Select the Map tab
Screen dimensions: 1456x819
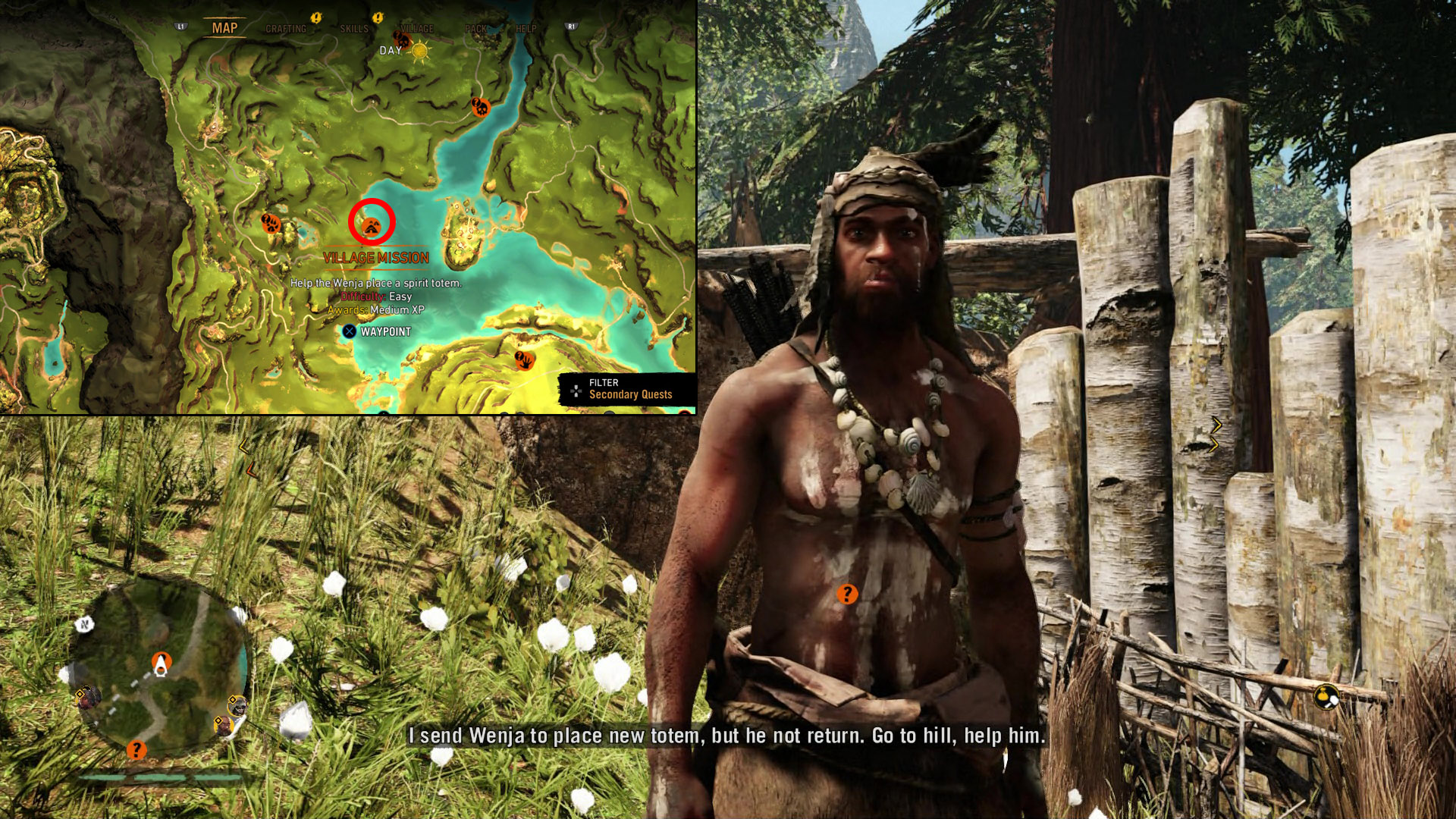click(x=224, y=28)
